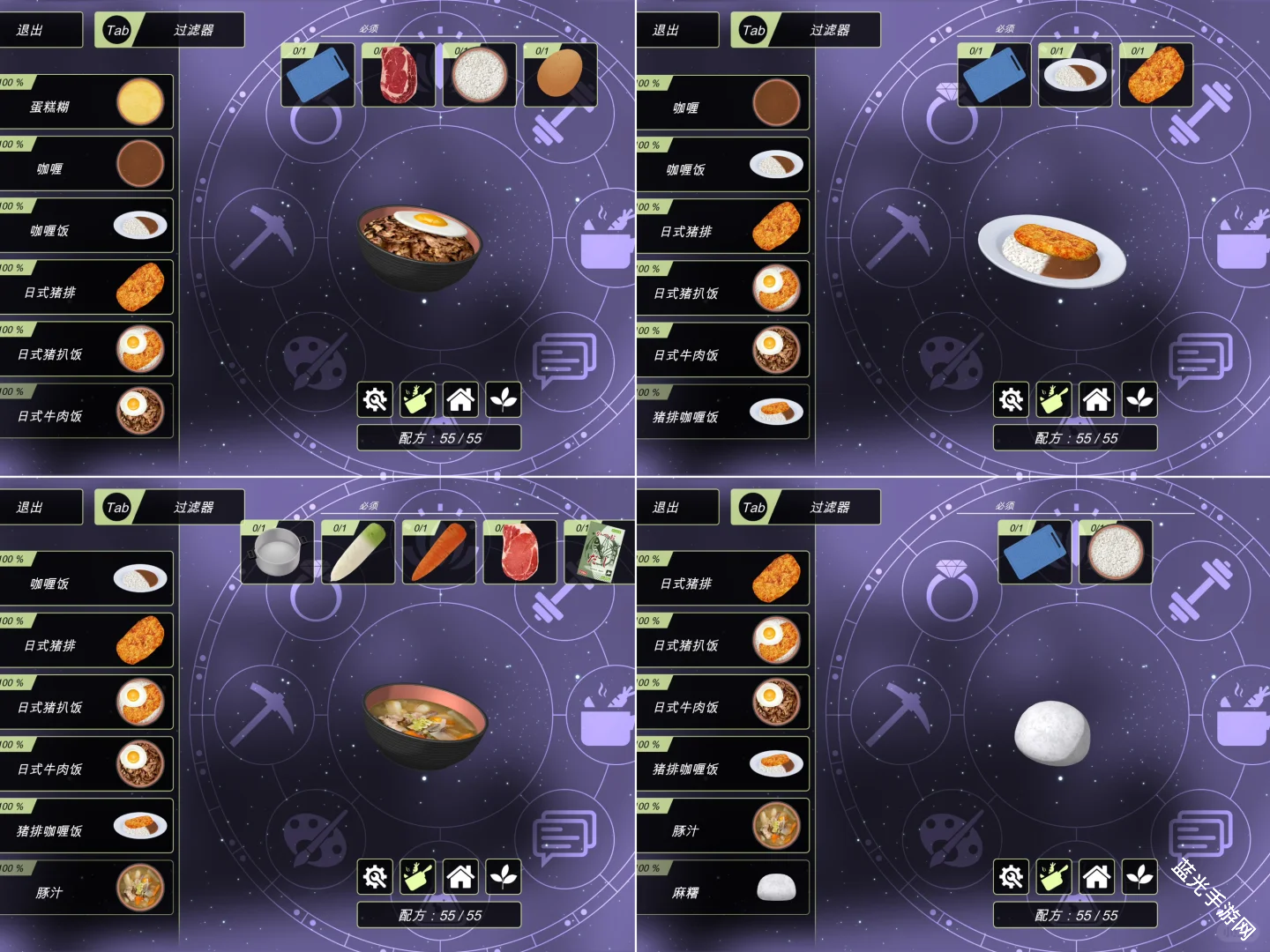
Task: Select the curry rice ingredient marked 0/1
Action: point(1075,76)
